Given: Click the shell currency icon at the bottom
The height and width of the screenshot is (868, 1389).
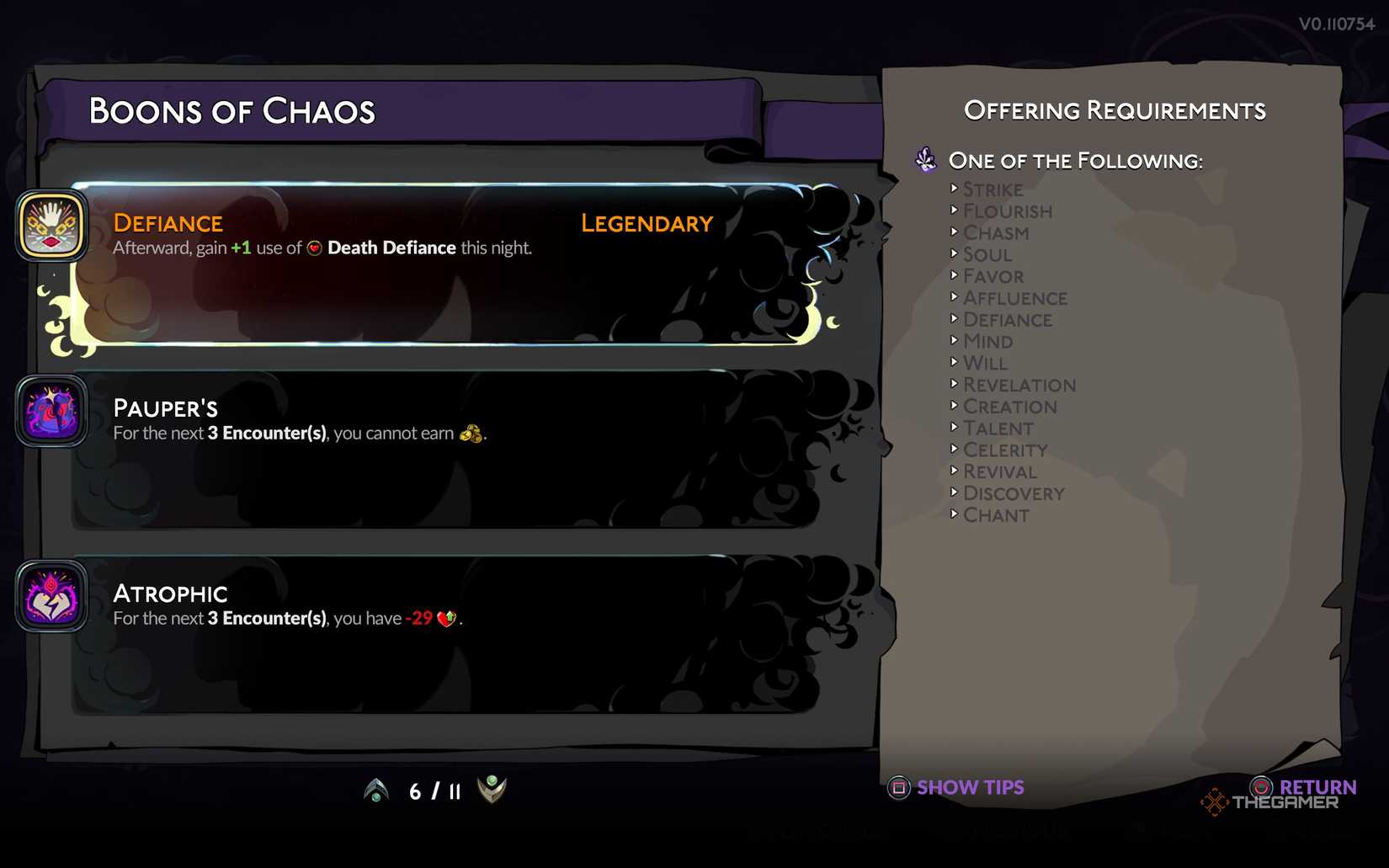Looking at the screenshot, I should [491, 790].
